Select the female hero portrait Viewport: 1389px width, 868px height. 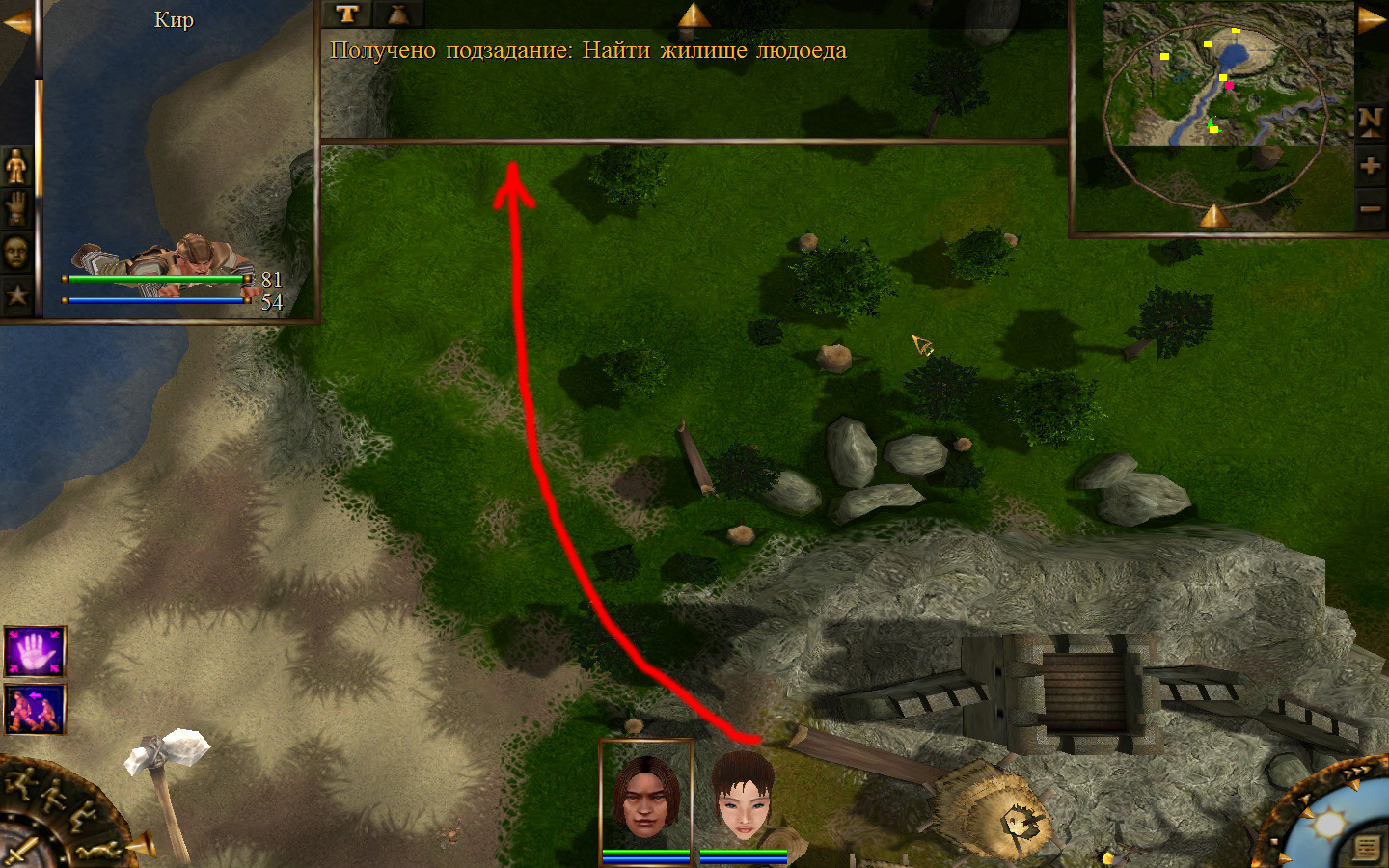click(743, 798)
